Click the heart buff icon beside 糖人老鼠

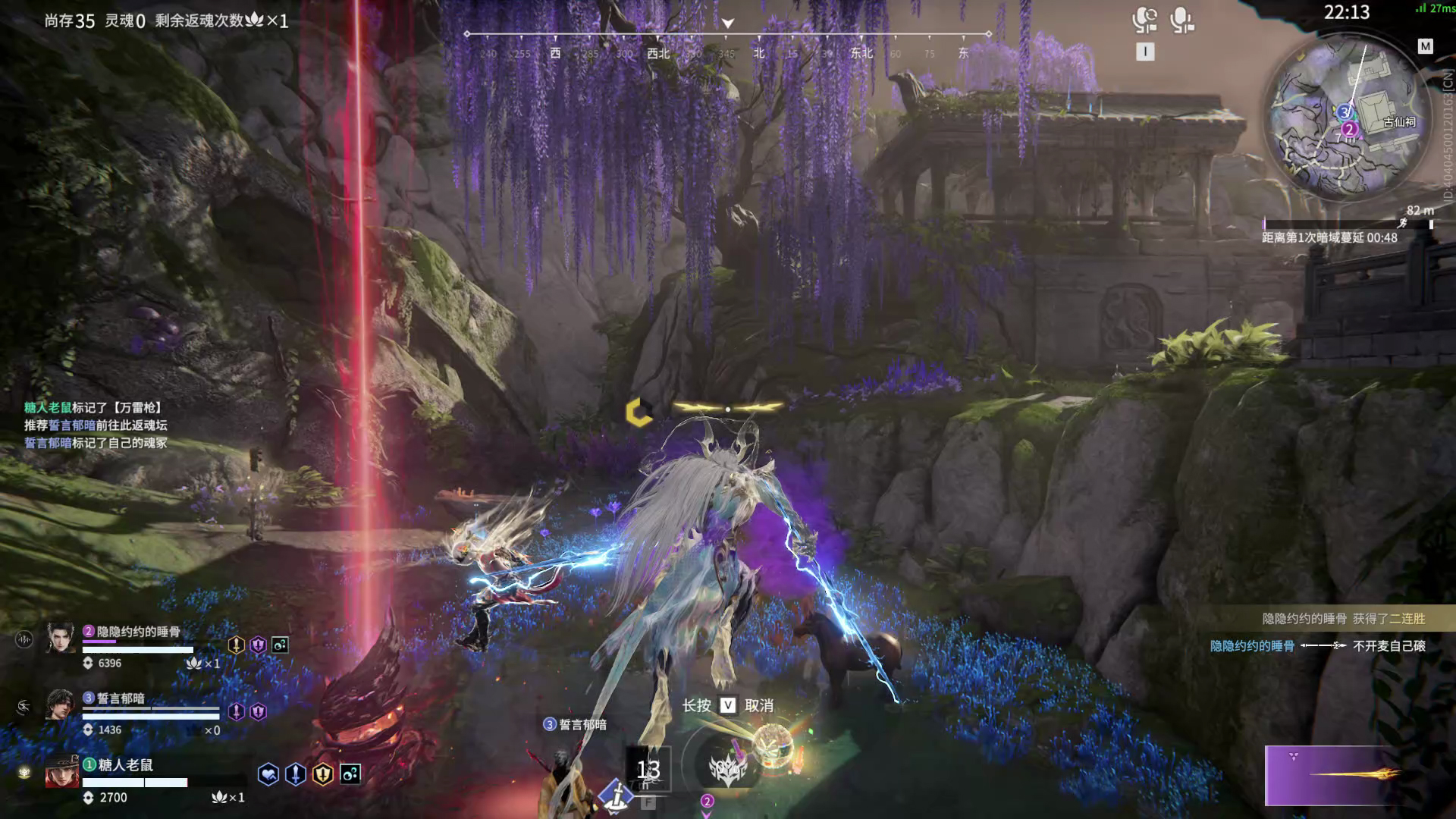[x=268, y=774]
